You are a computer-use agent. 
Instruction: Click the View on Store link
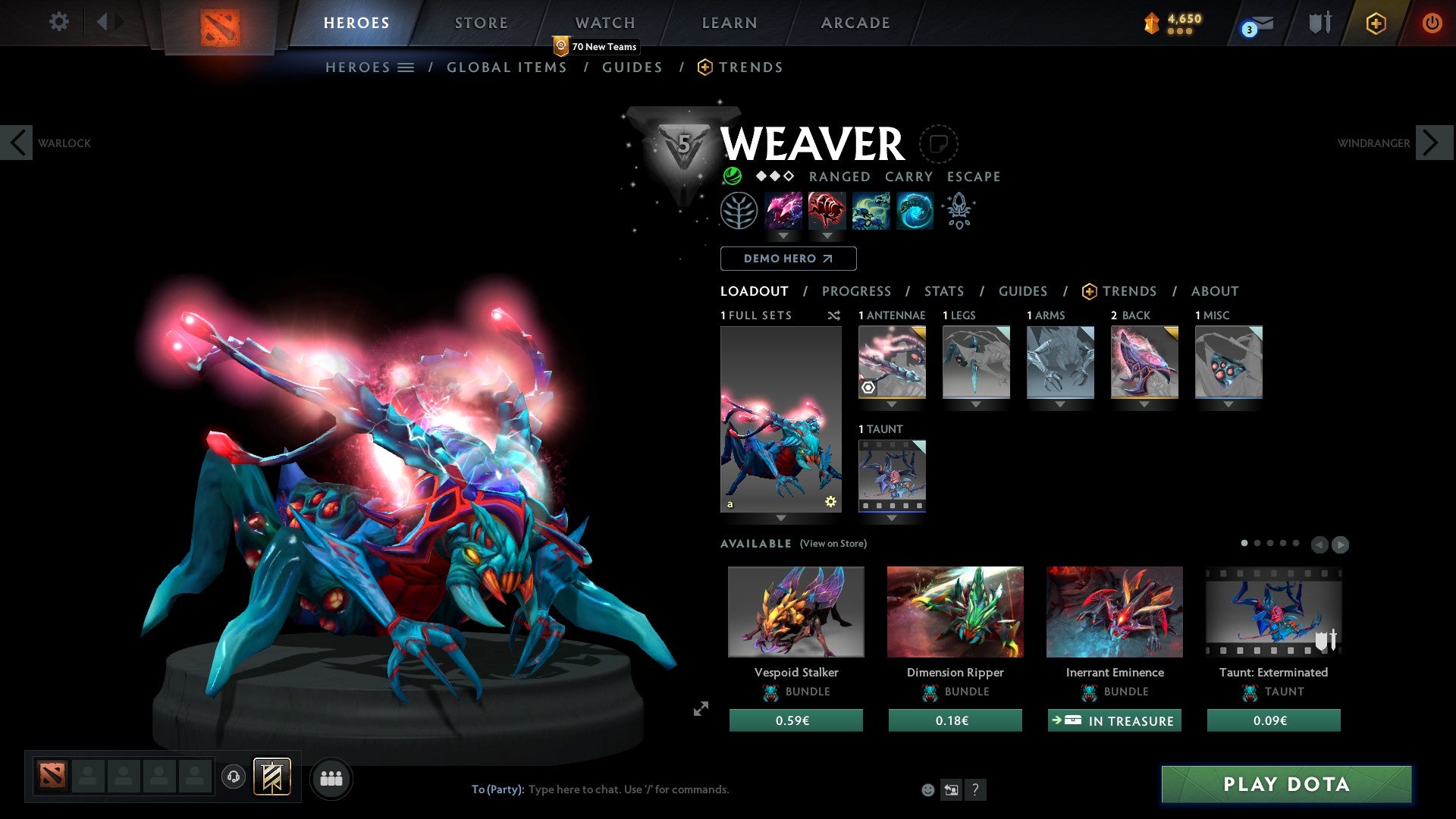[x=834, y=544]
